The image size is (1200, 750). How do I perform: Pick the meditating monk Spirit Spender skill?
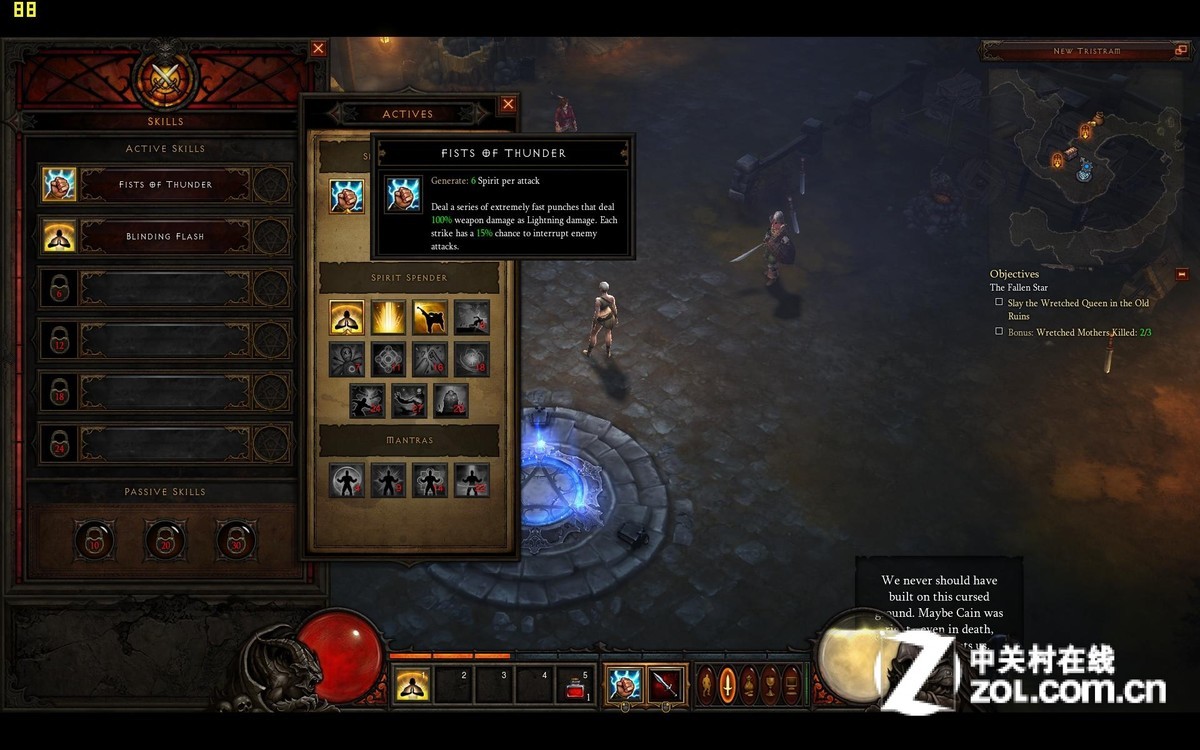click(x=347, y=317)
